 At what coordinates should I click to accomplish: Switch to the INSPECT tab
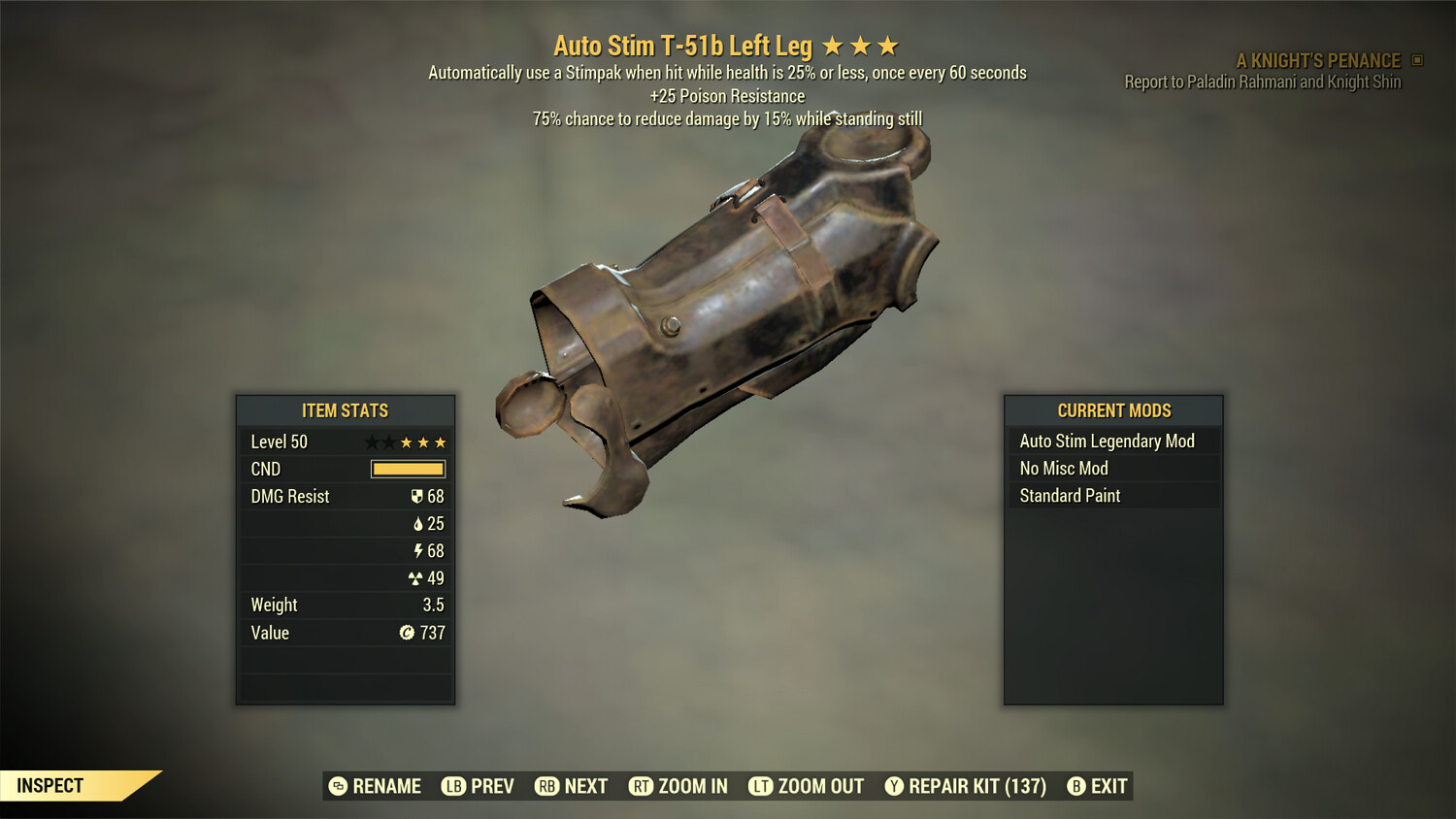[x=50, y=785]
